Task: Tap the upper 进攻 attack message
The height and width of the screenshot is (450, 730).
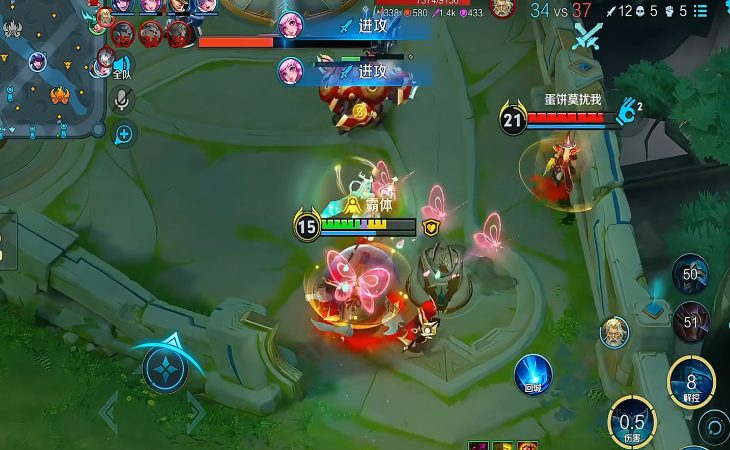Action: point(360,25)
